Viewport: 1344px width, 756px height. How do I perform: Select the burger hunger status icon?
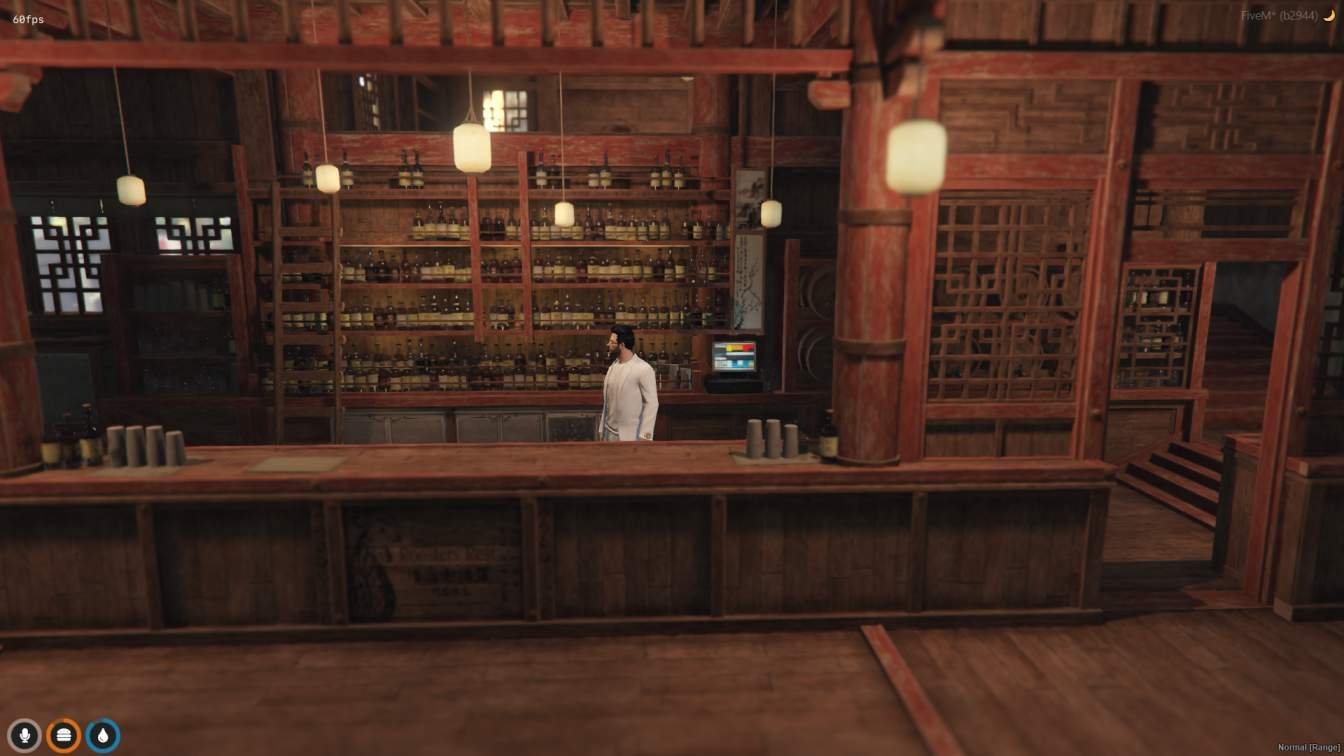64,736
